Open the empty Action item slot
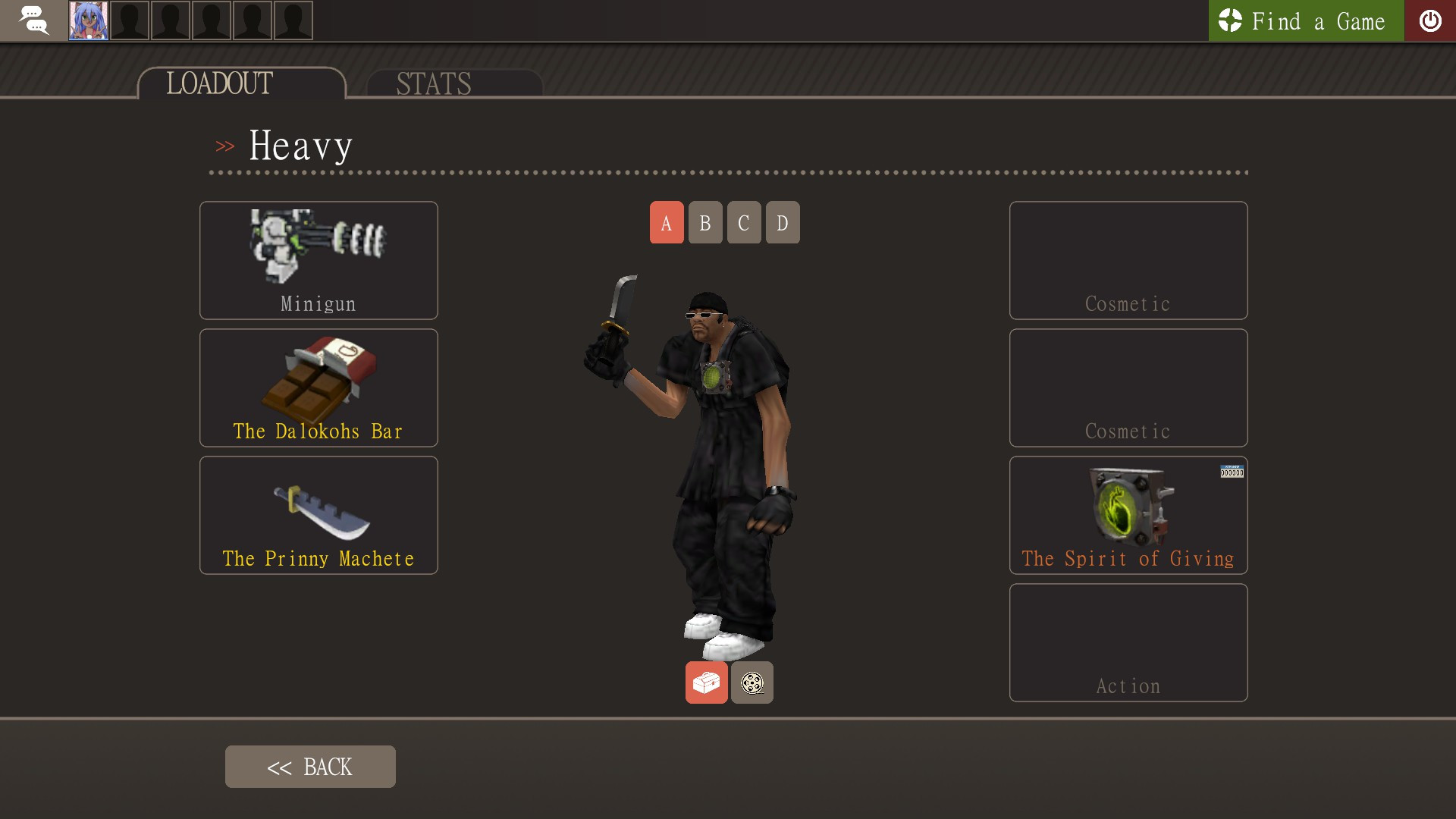This screenshot has width=1456, height=819. (1128, 642)
